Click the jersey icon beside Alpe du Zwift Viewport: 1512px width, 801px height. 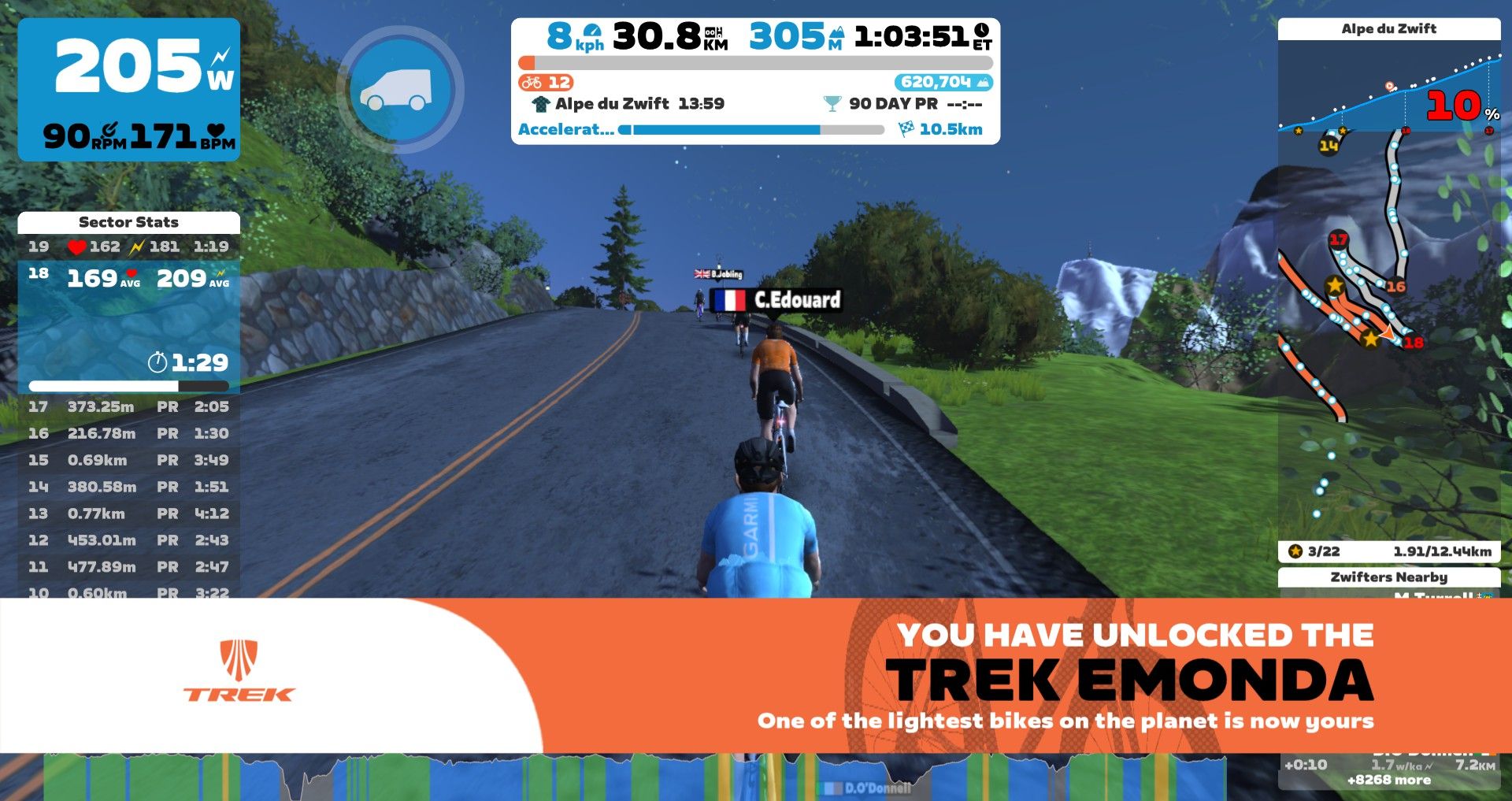pos(540,103)
